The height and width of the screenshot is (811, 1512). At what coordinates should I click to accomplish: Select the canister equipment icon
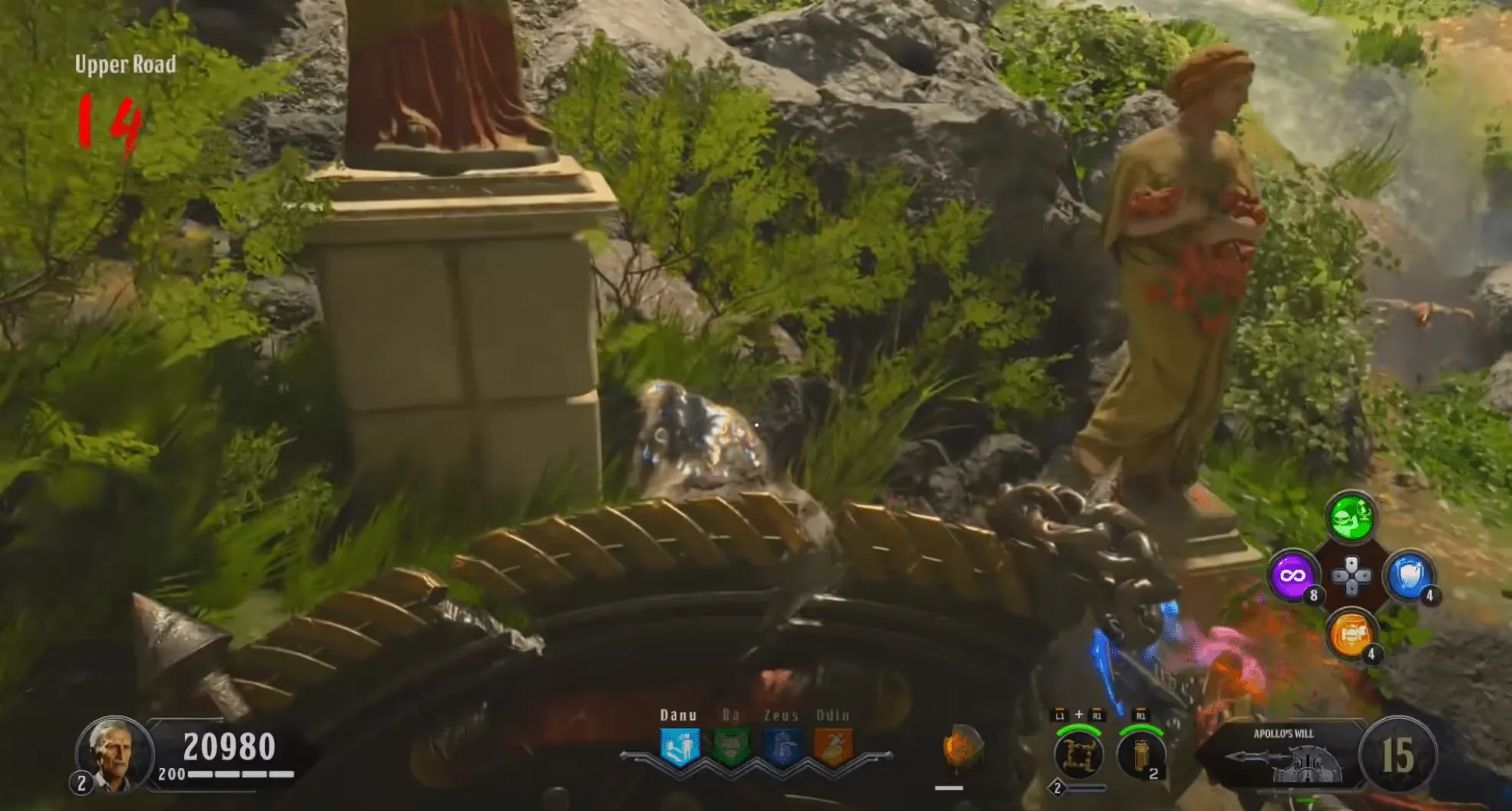(x=1140, y=754)
